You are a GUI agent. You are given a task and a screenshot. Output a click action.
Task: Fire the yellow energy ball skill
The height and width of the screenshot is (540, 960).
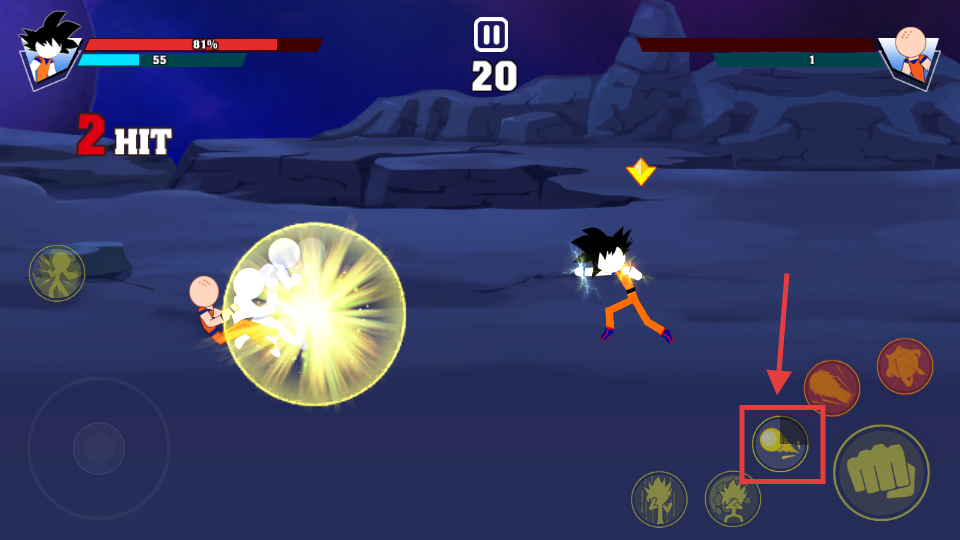780,443
